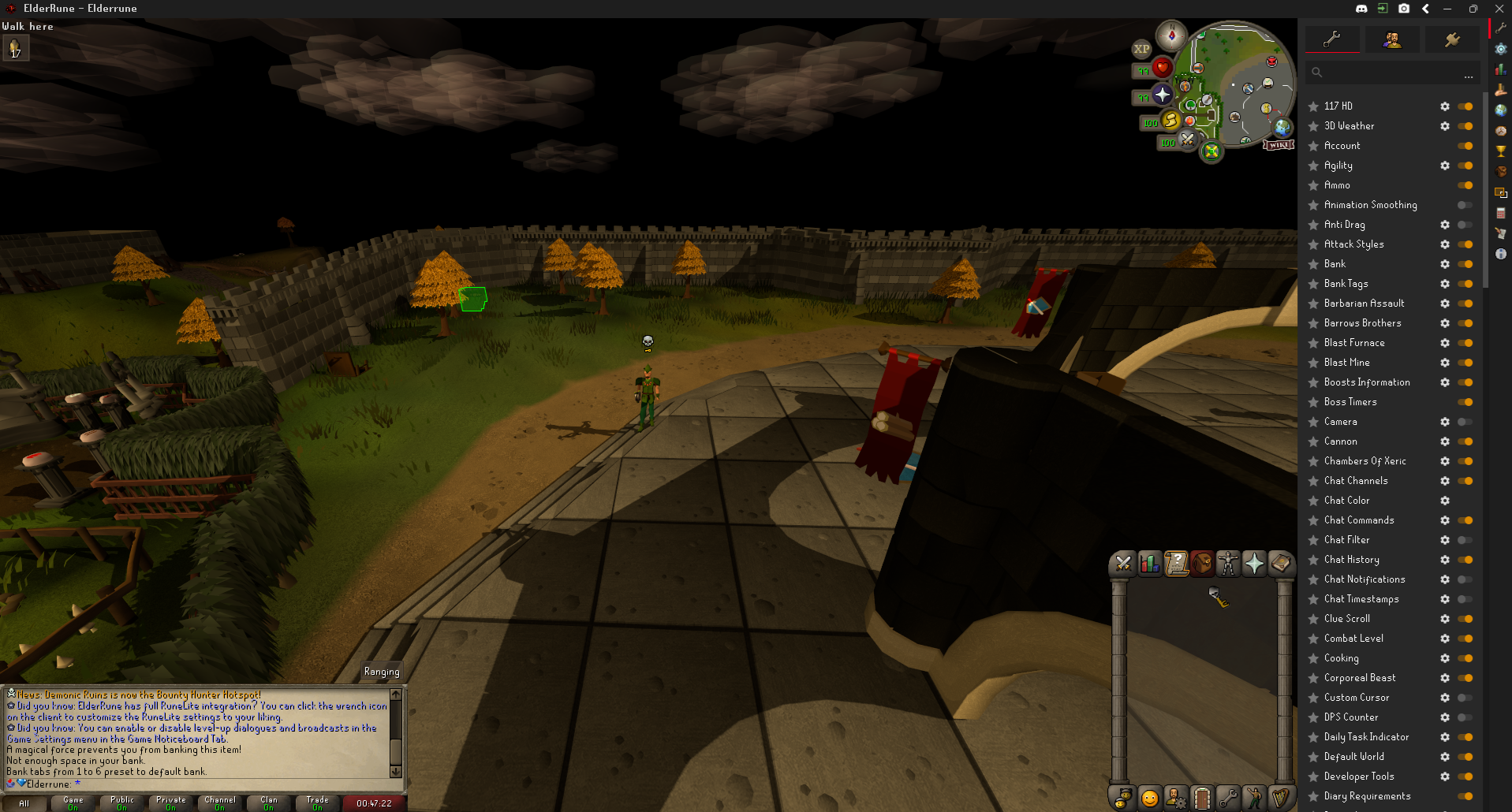Click the XP button beside the minimap
This screenshot has height=812, width=1512.
pyautogui.click(x=1141, y=49)
